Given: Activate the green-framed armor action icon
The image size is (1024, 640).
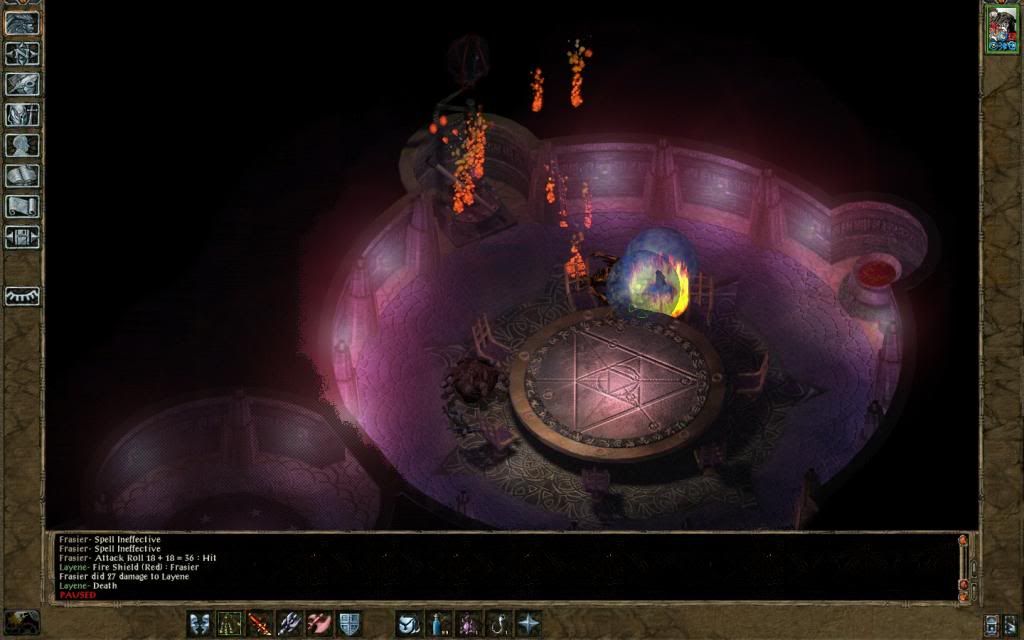Looking at the screenshot, I should click(230, 623).
